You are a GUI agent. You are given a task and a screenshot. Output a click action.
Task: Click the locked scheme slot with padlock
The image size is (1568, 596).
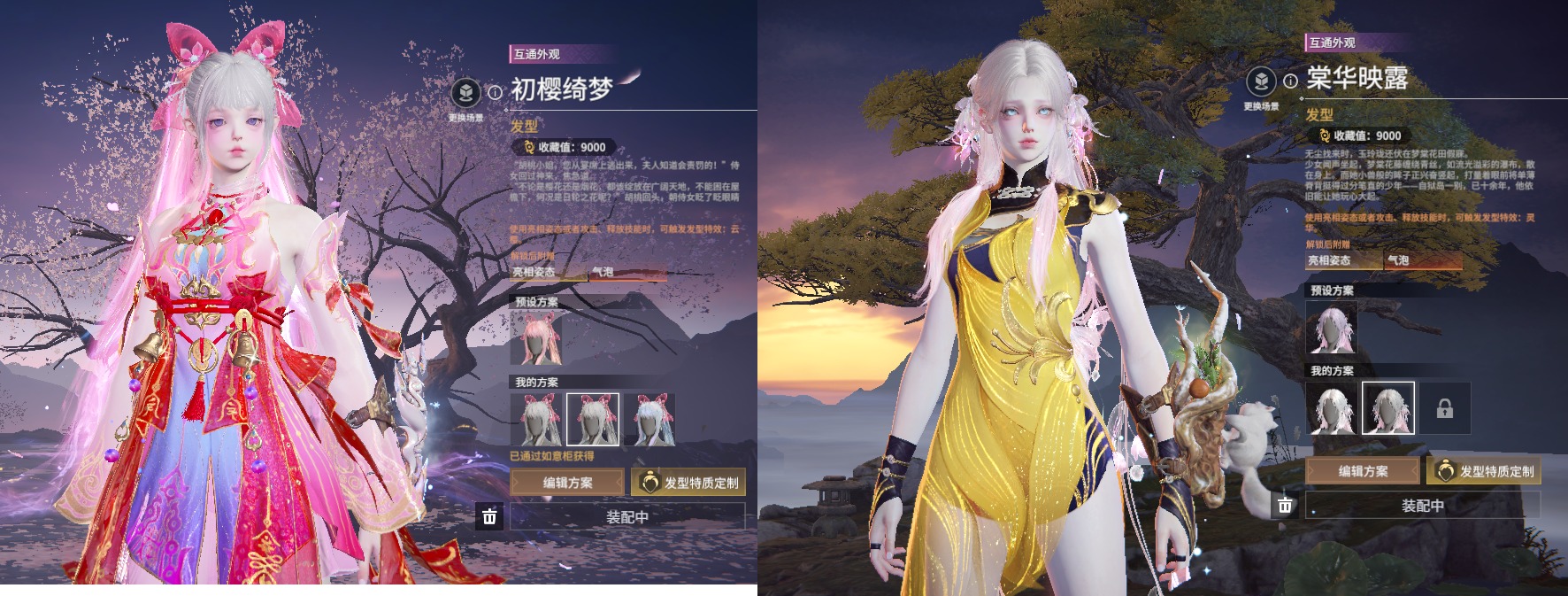coord(1444,408)
